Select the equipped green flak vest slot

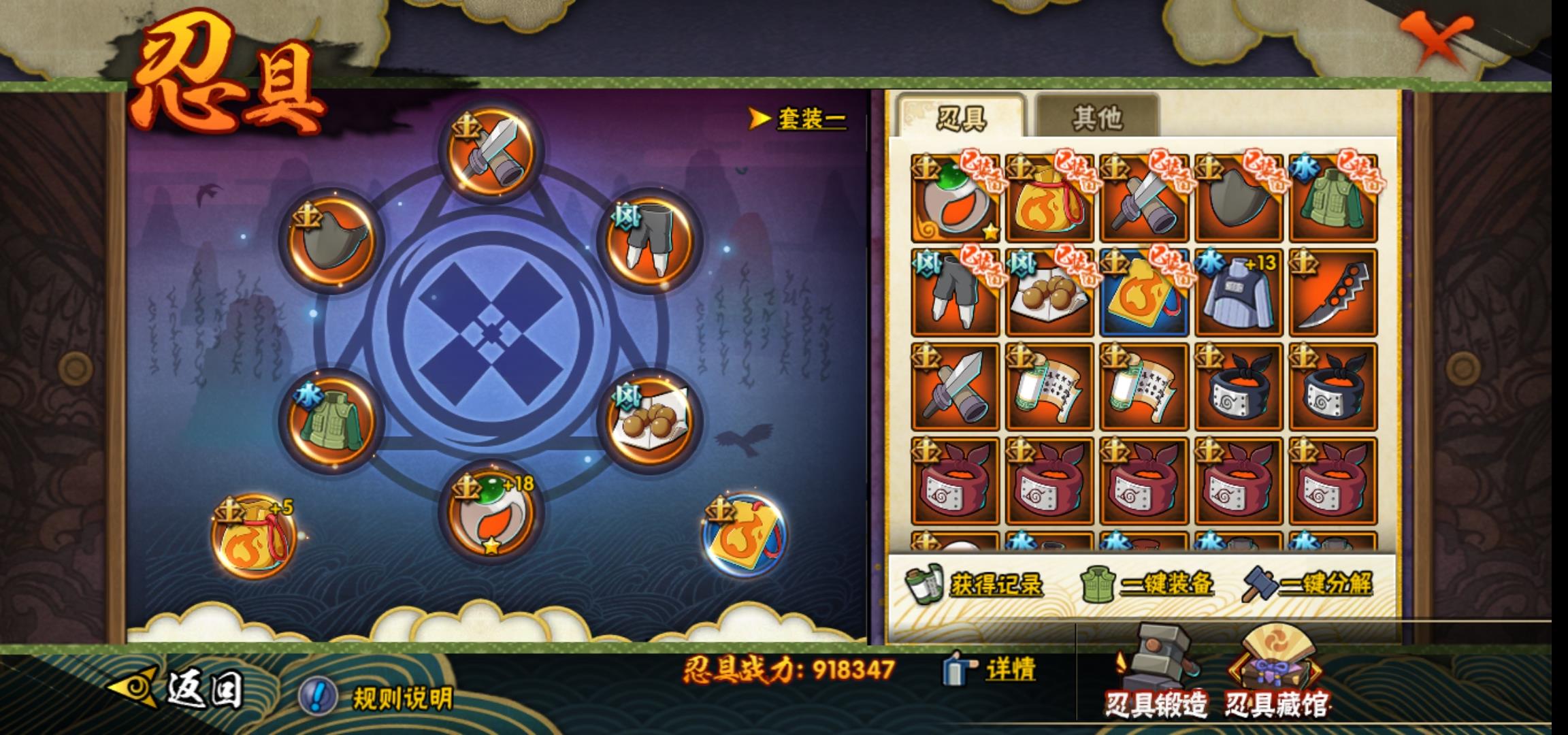click(x=332, y=418)
